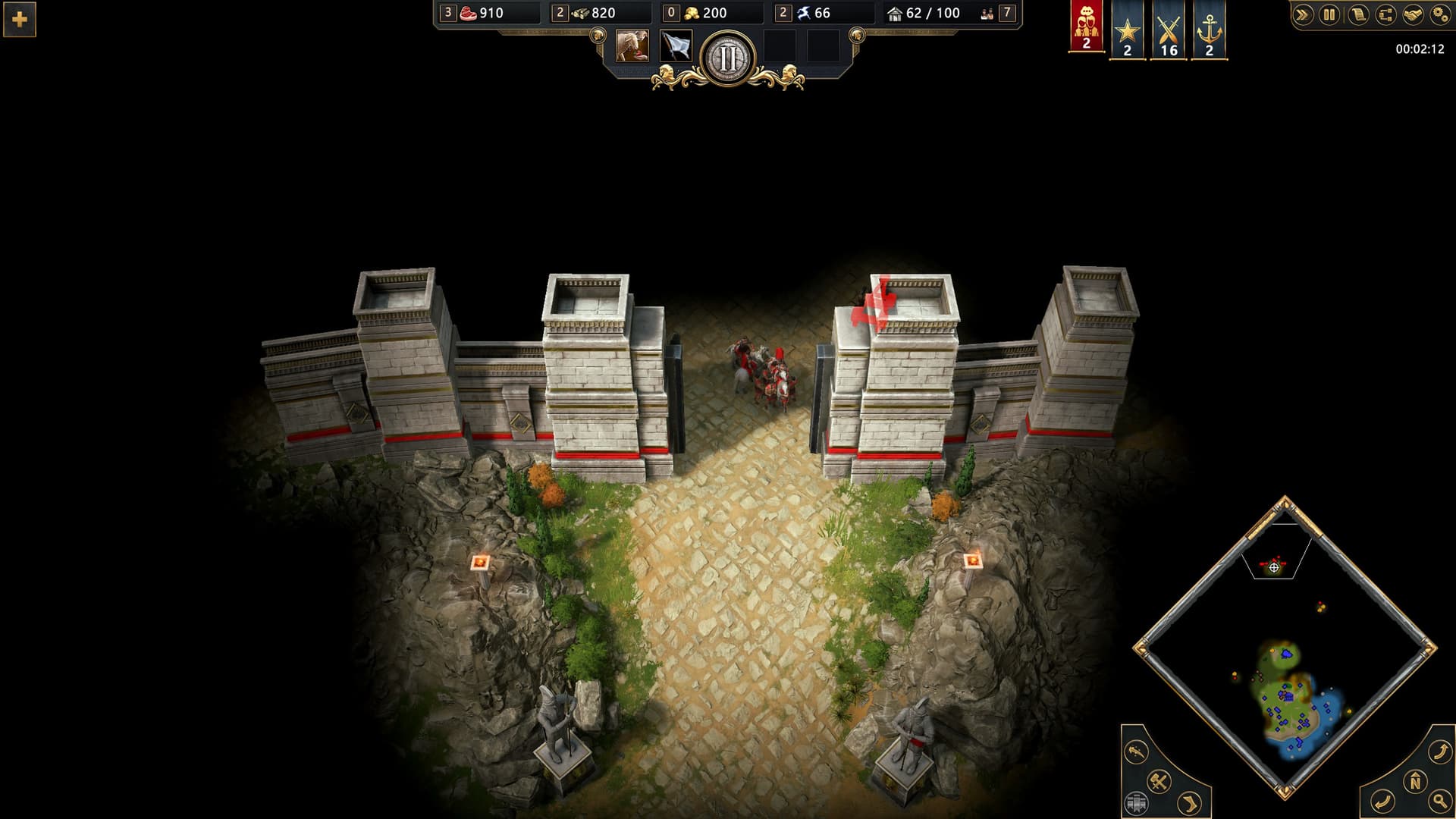Open the Age II emblem
1456x819 pixels.
(x=728, y=58)
